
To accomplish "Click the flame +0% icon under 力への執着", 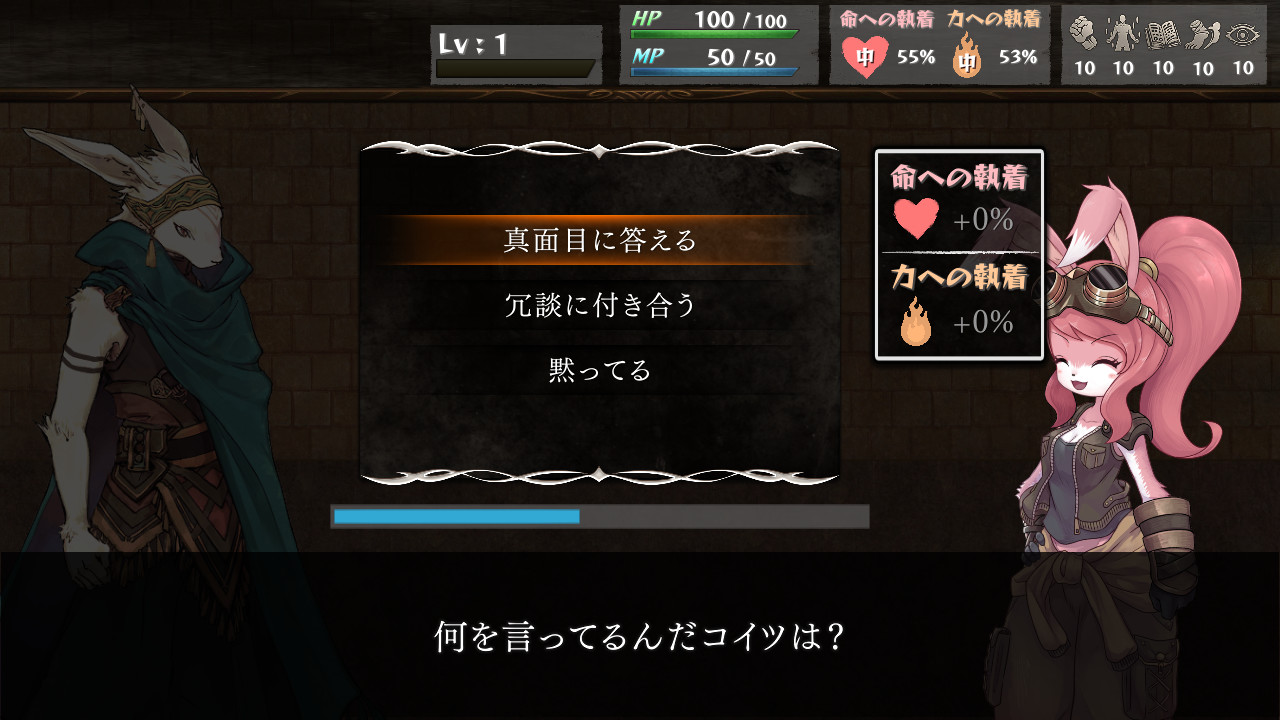I will (917, 323).
